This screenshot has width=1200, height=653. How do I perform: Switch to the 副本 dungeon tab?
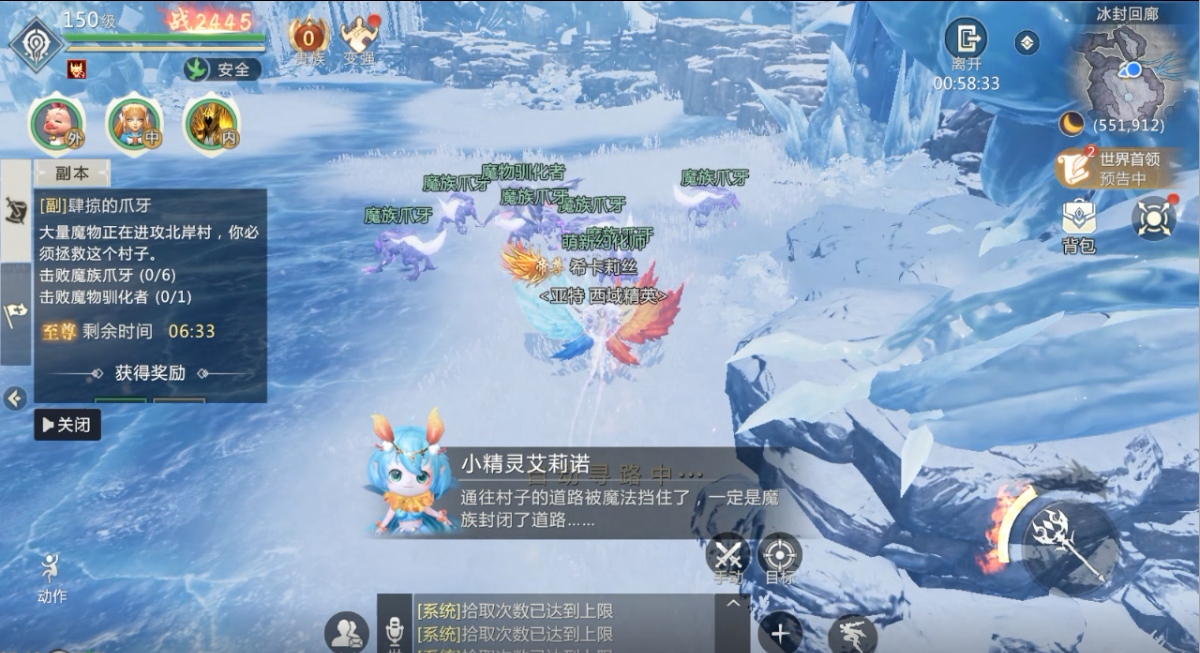(x=72, y=173)
